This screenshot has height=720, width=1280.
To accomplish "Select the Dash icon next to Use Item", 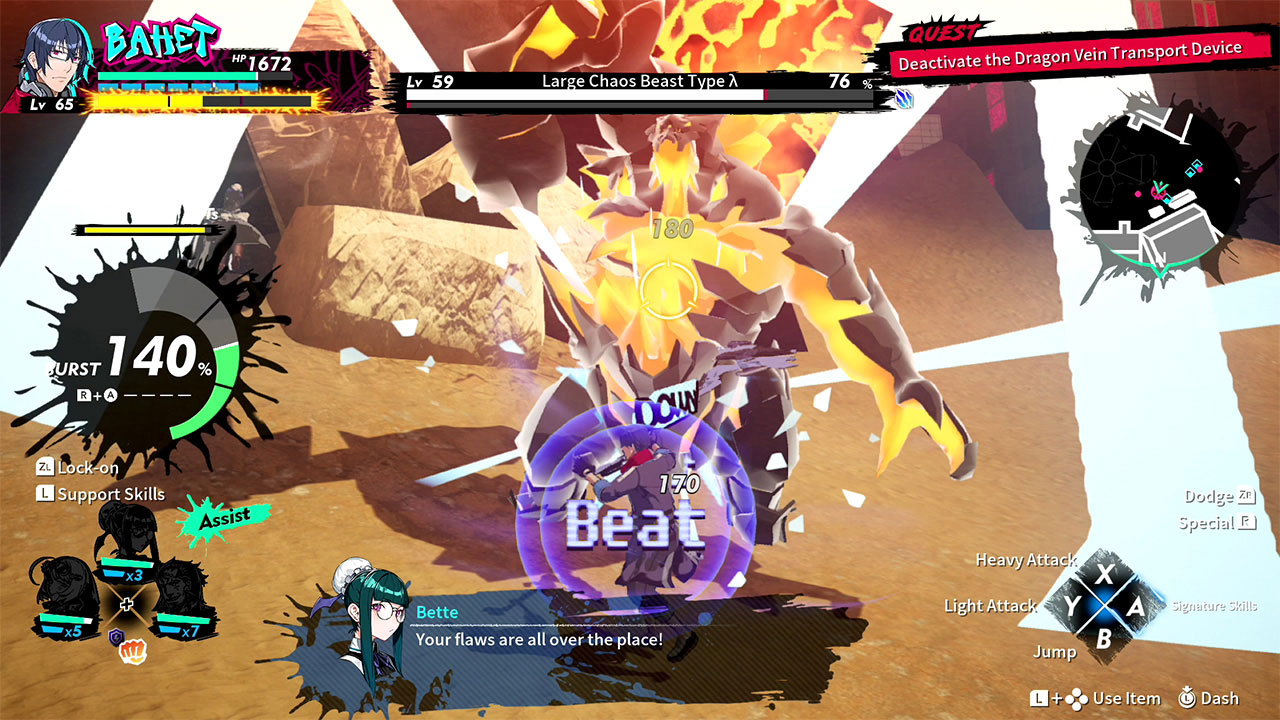I will point(1190,698).
